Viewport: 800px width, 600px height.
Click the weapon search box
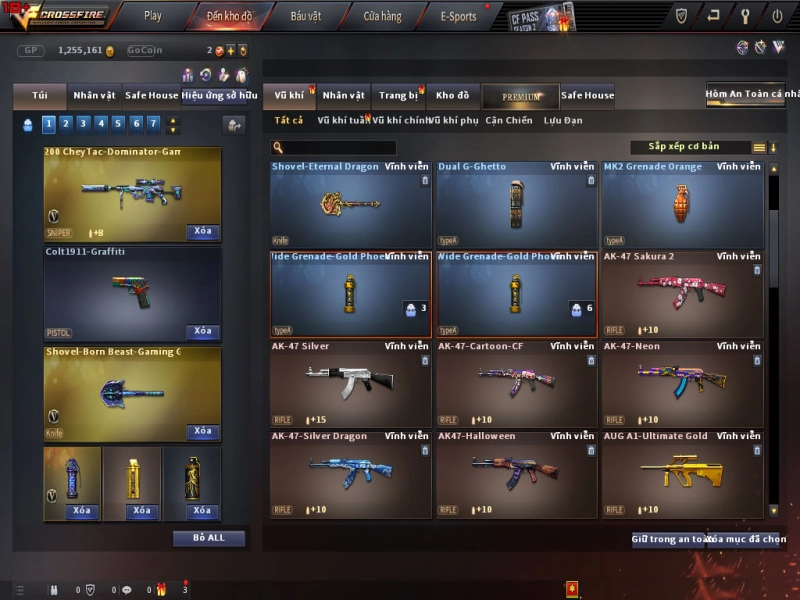tap(348, 147)
